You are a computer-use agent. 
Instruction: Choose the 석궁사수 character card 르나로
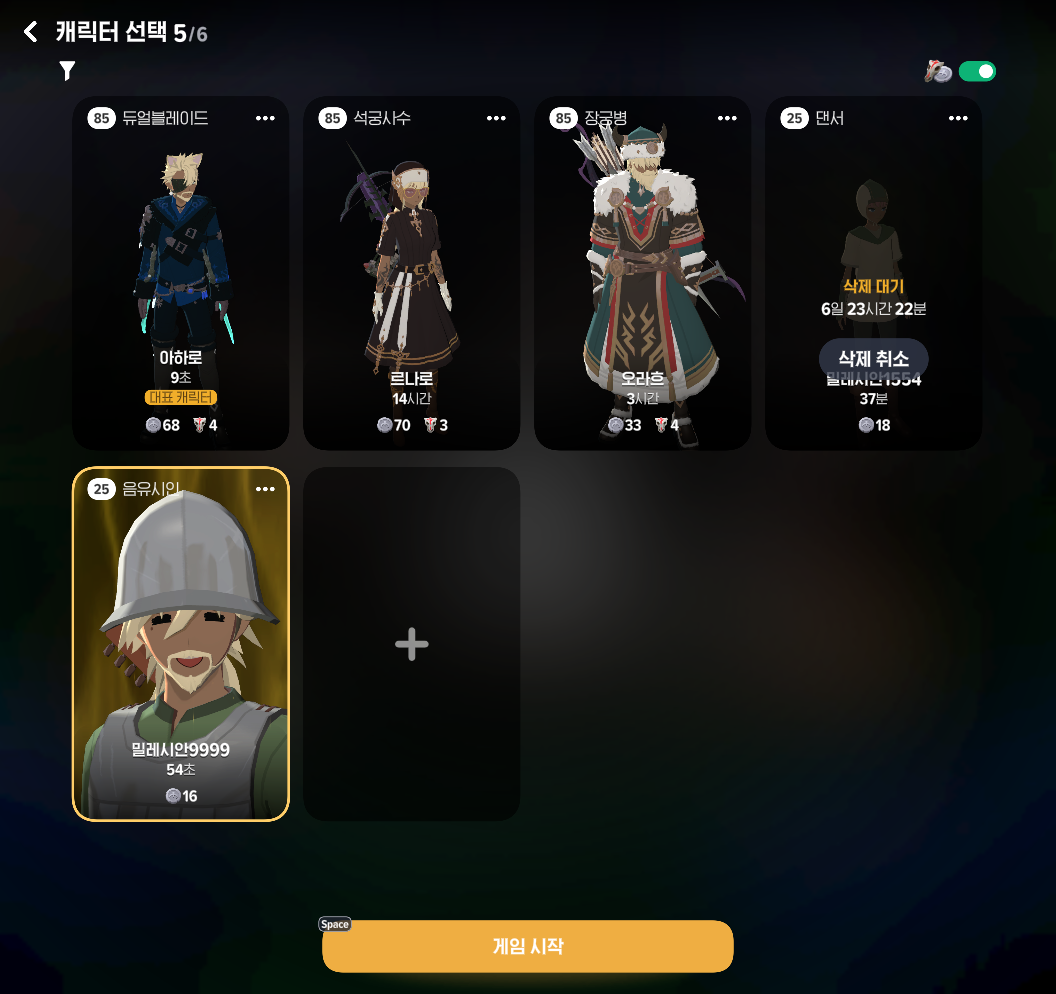(411, 273)
